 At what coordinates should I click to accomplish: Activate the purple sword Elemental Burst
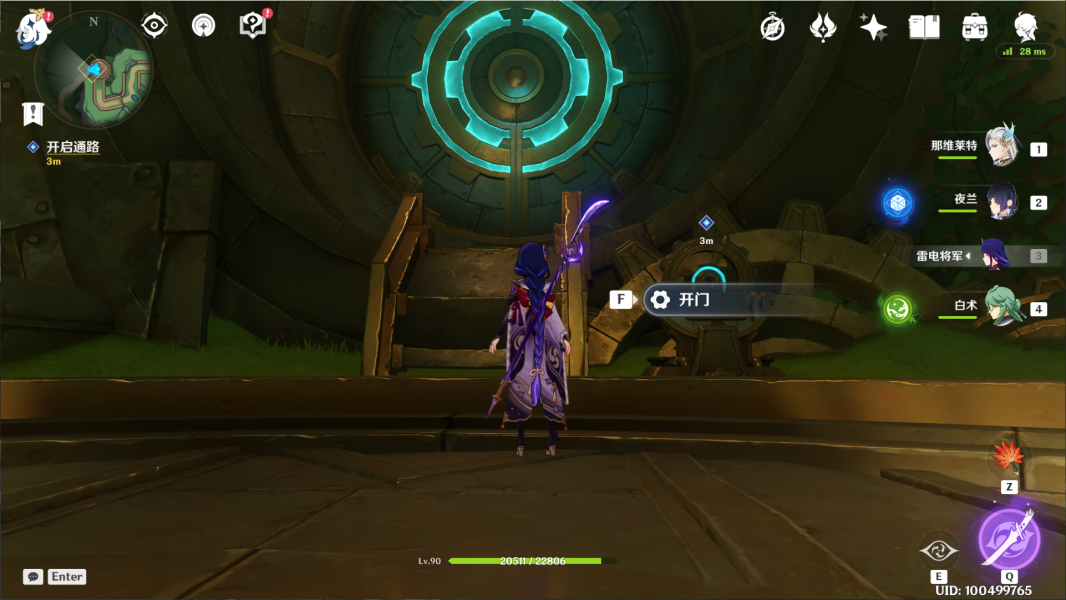(1009, 538)
